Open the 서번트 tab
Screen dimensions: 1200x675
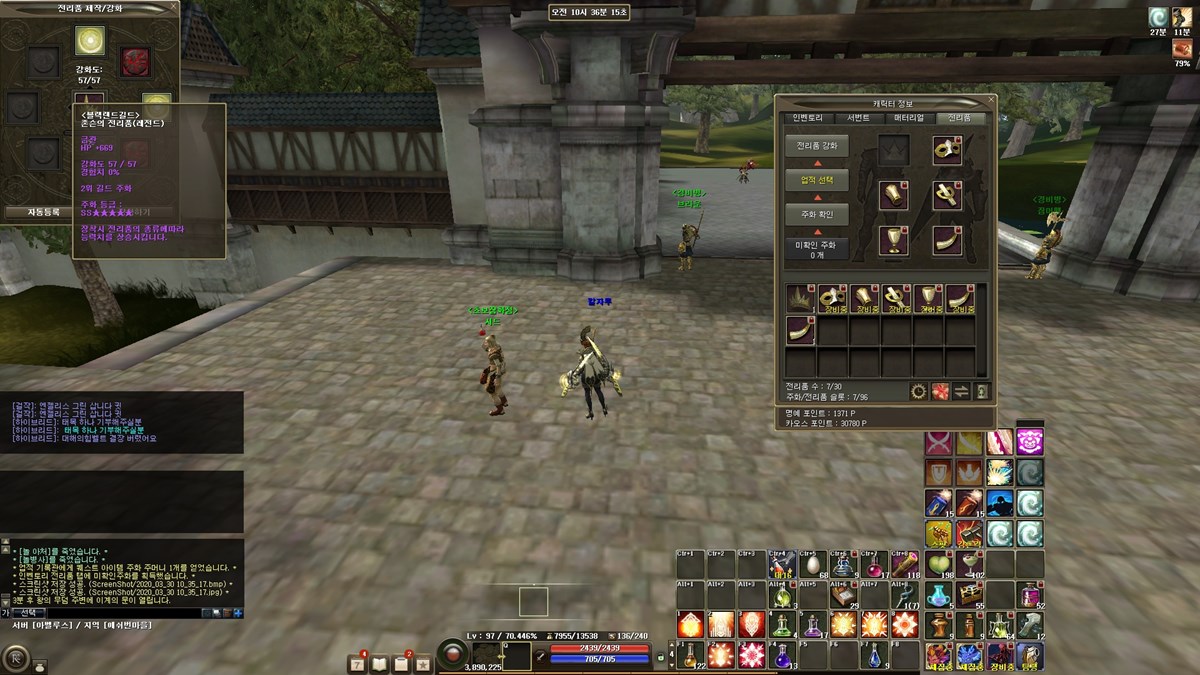[858, 118]
